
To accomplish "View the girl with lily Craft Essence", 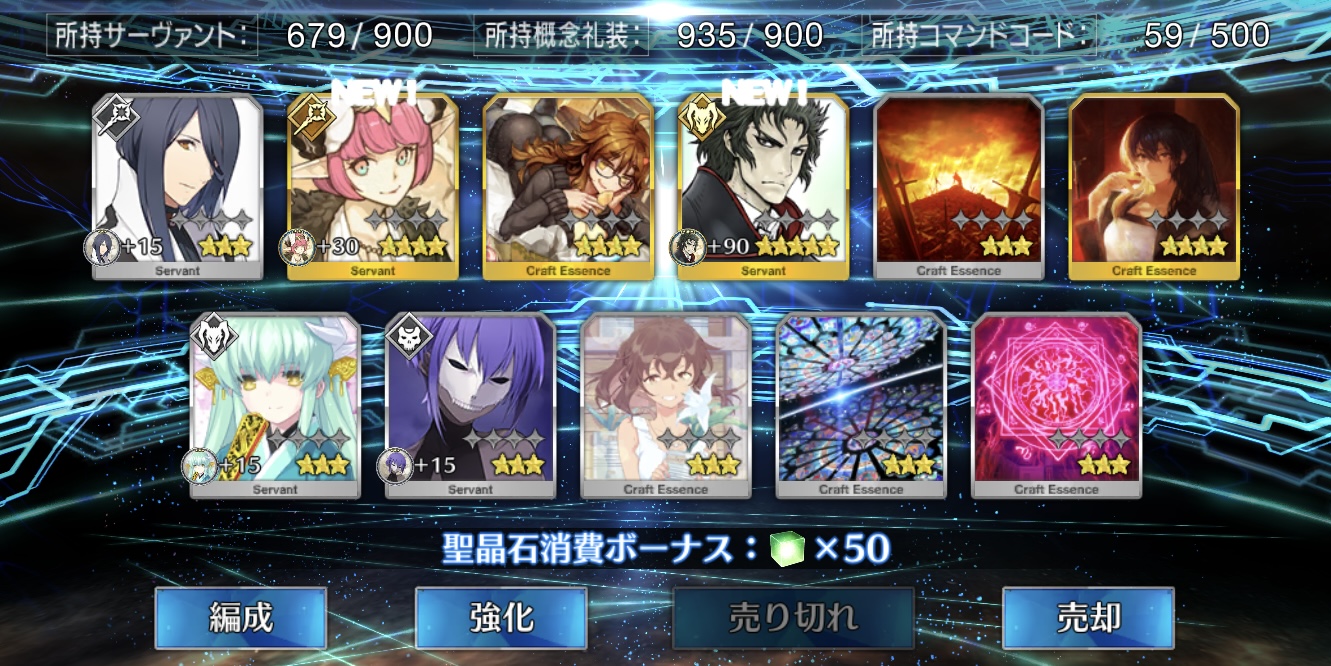I will [x=665, y=403].
